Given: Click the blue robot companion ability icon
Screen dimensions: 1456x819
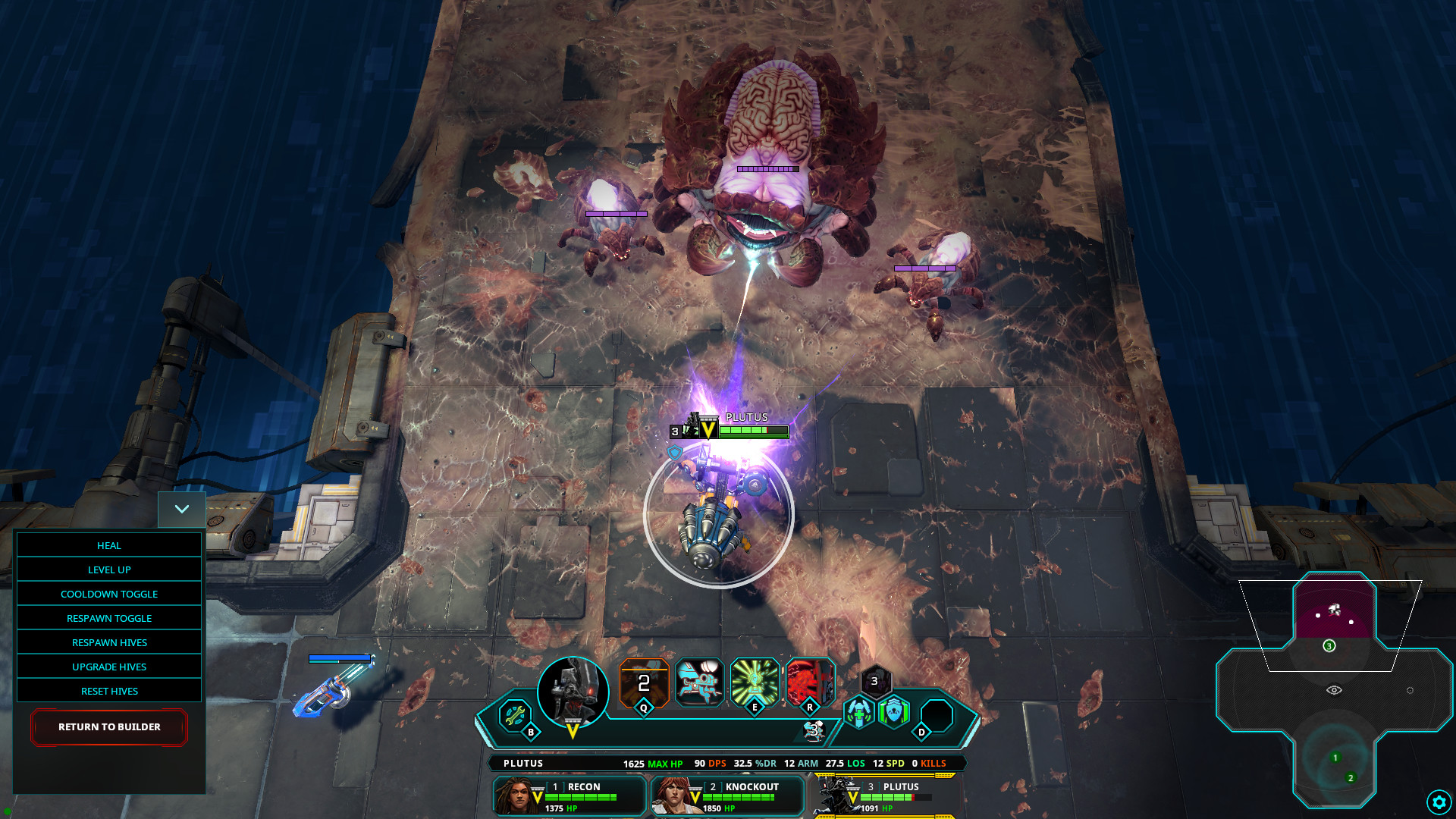Looking at the screenshot, I should click(x=698, y=682).
